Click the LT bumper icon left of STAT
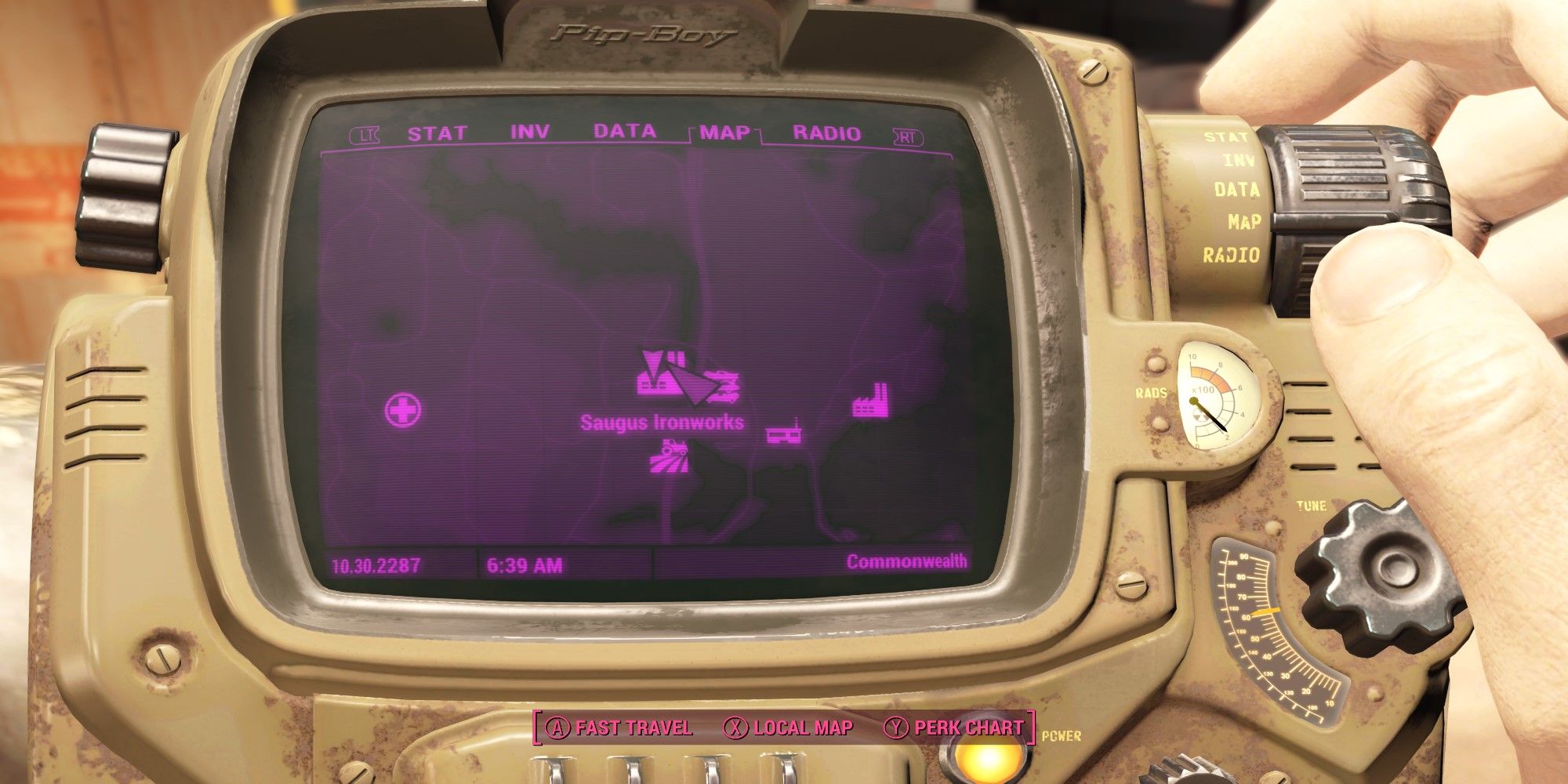1568x784 pixels. click(x=363, y=134)
